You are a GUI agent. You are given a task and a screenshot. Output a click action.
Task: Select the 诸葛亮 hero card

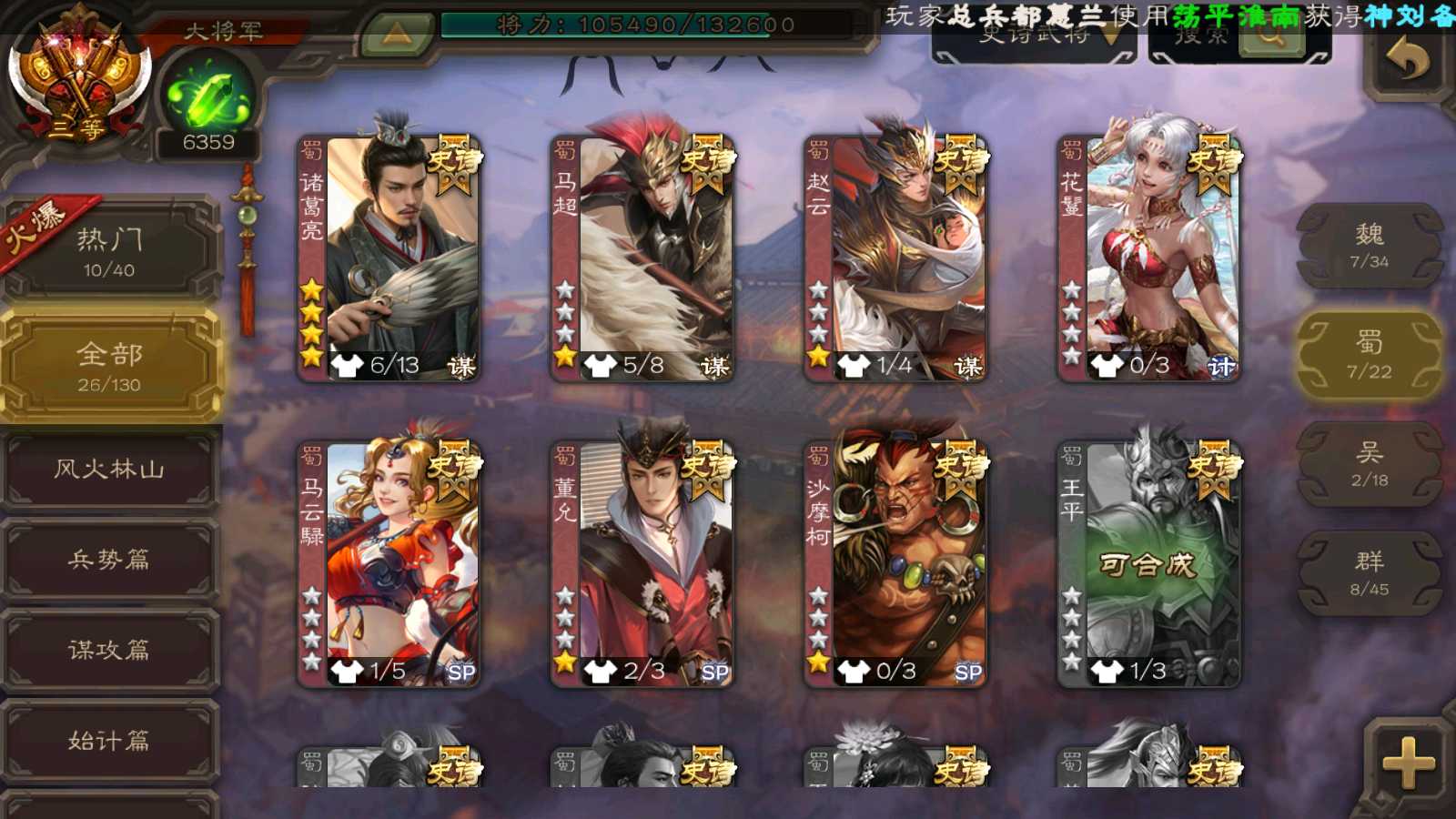click(390, 258)
